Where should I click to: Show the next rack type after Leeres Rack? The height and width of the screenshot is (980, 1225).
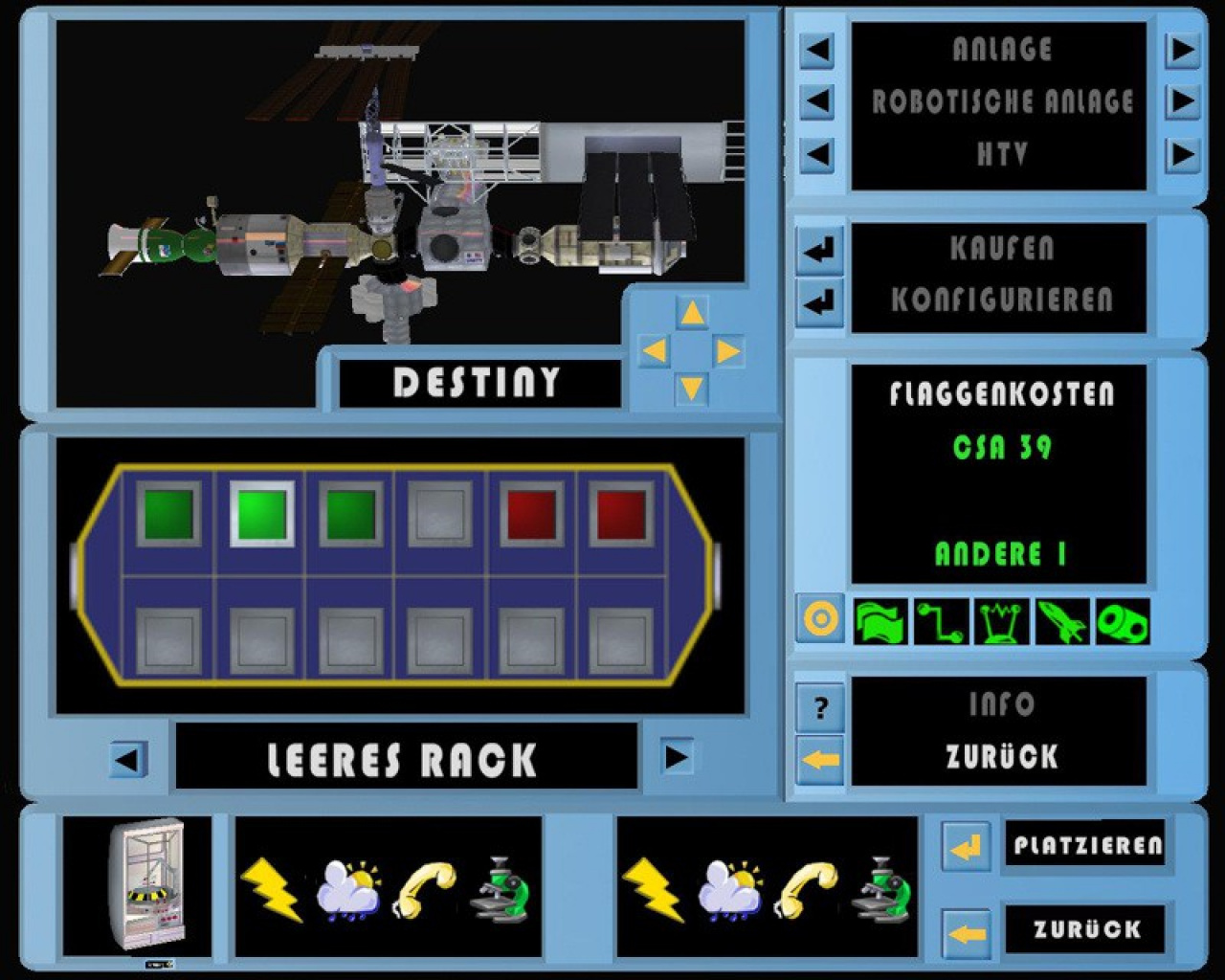point(677,758)
